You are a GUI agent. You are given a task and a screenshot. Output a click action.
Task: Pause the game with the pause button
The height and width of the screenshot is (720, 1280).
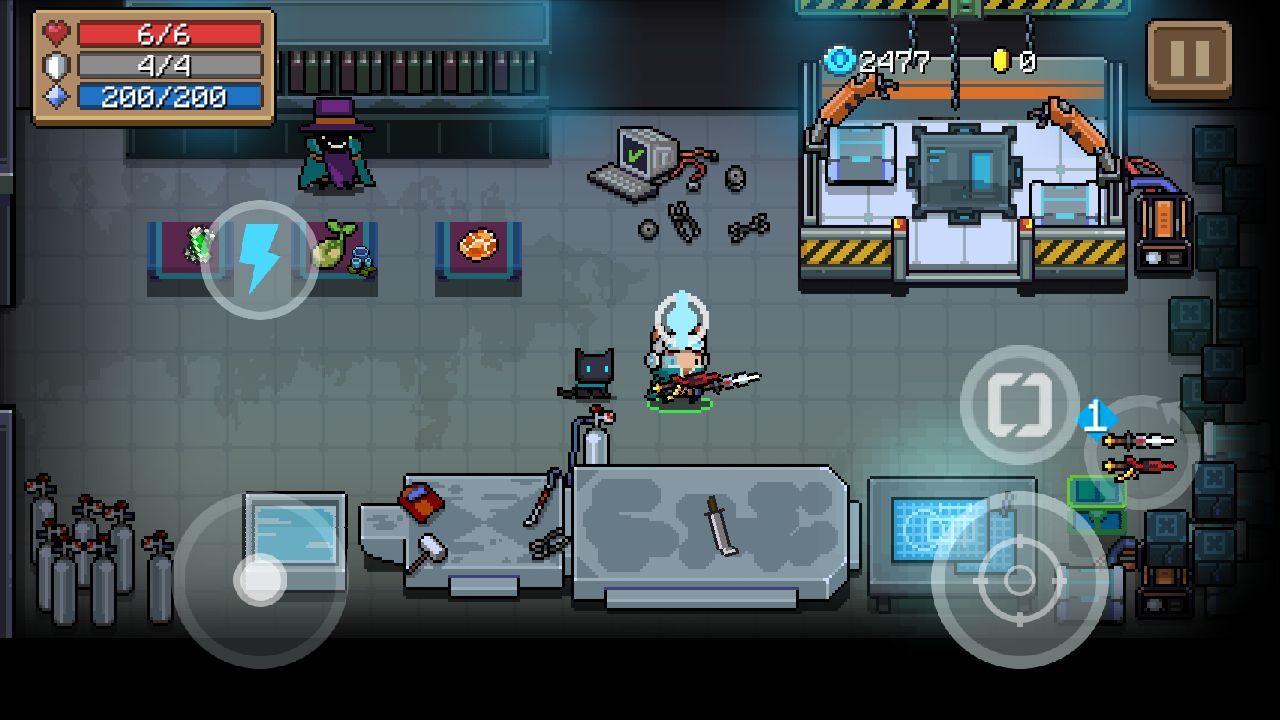click(1189, 58)
